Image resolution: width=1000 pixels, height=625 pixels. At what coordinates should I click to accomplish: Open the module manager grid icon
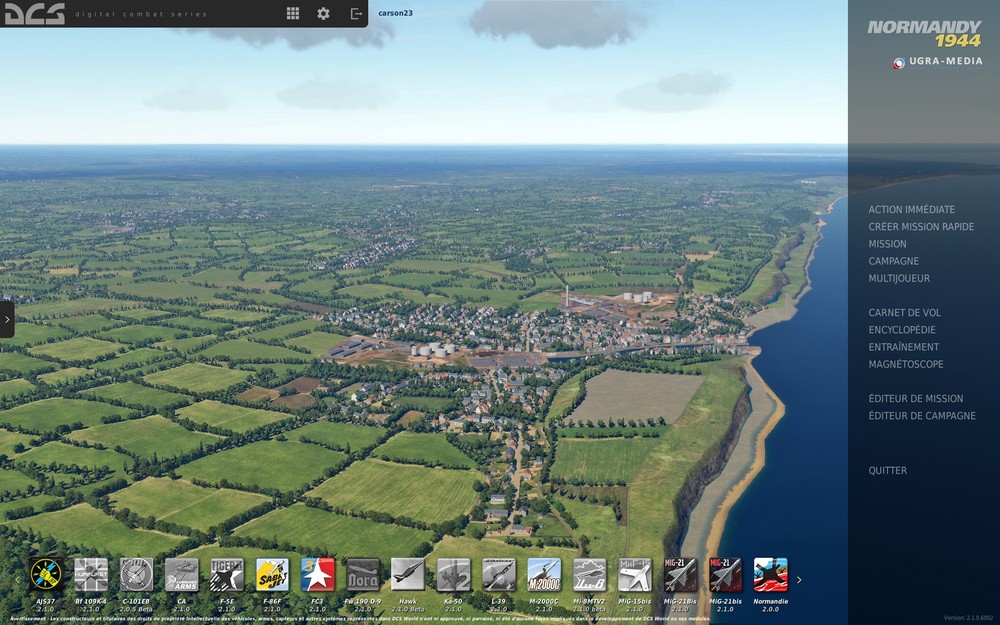(293, 14)
